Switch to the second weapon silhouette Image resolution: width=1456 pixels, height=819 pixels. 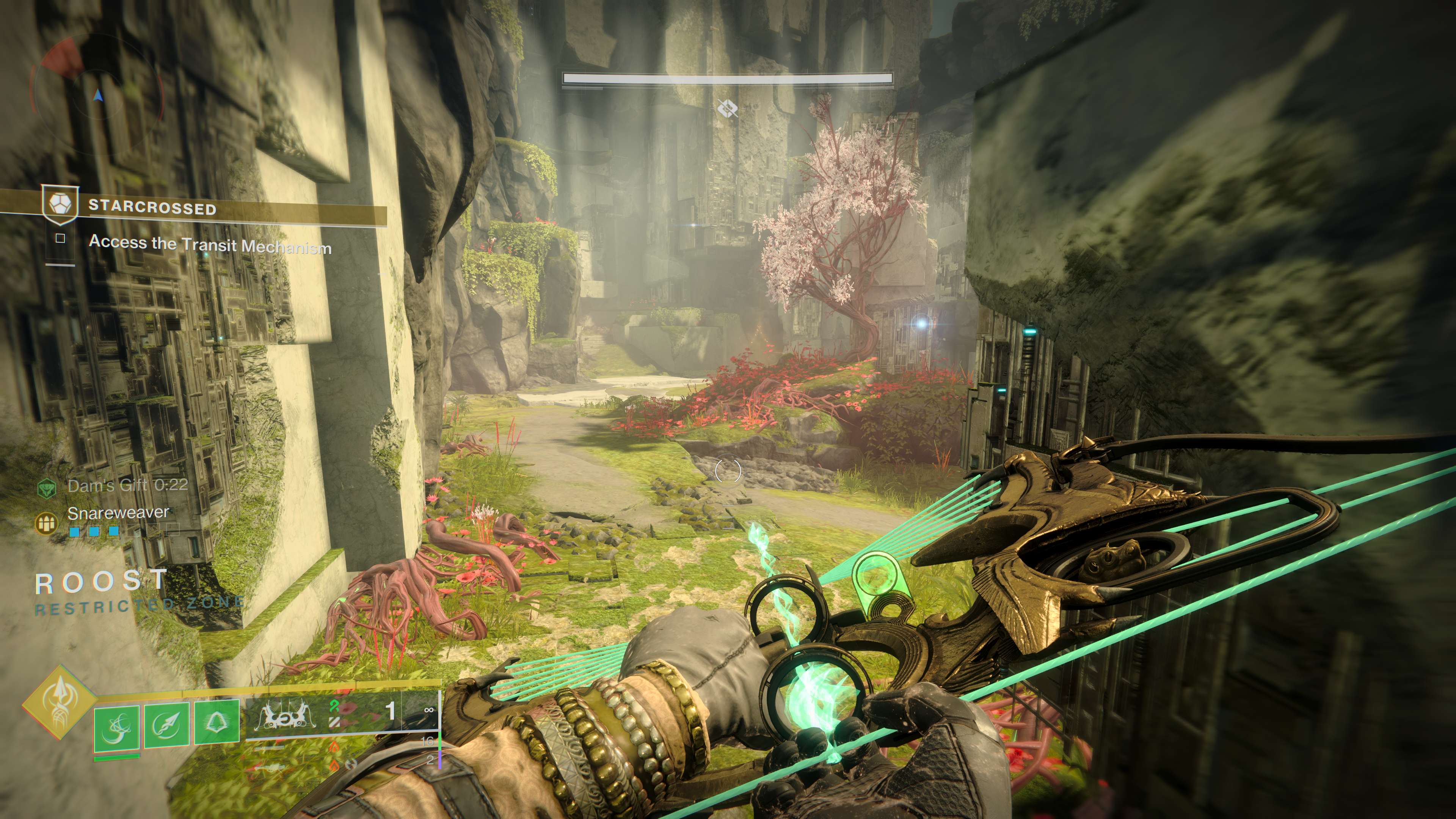269,749
